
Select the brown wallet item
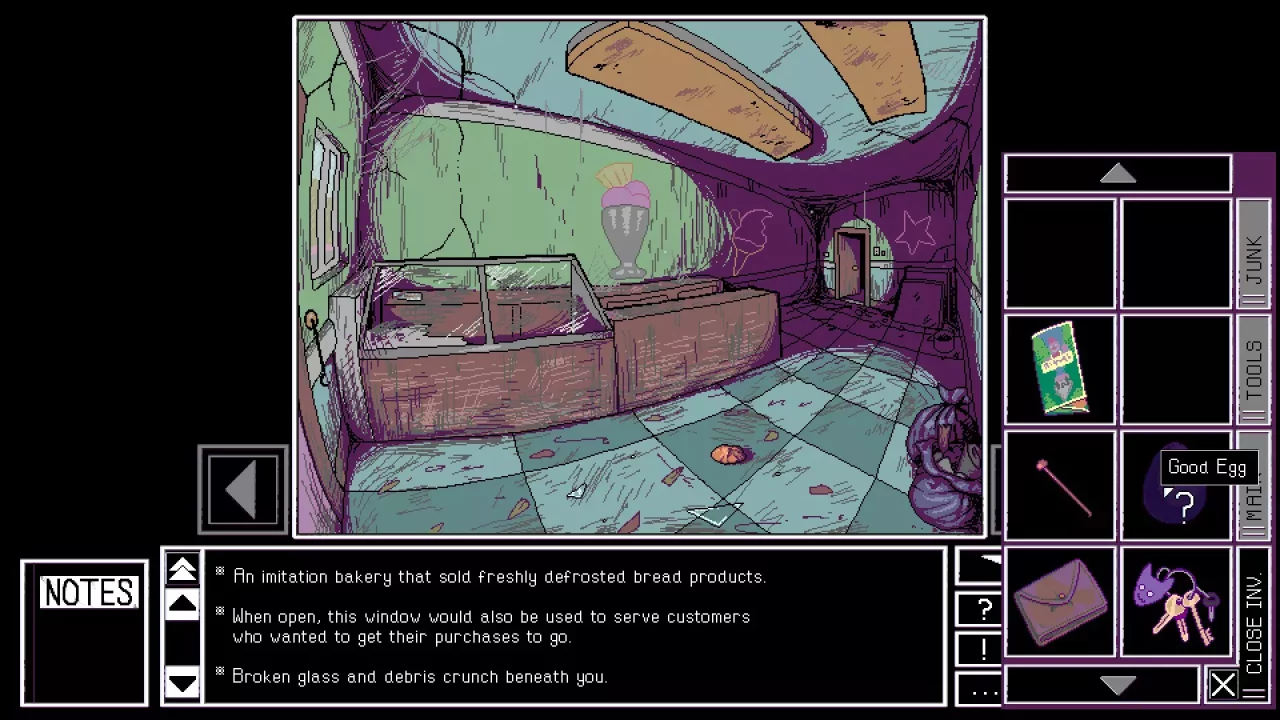click(1060, 600)
